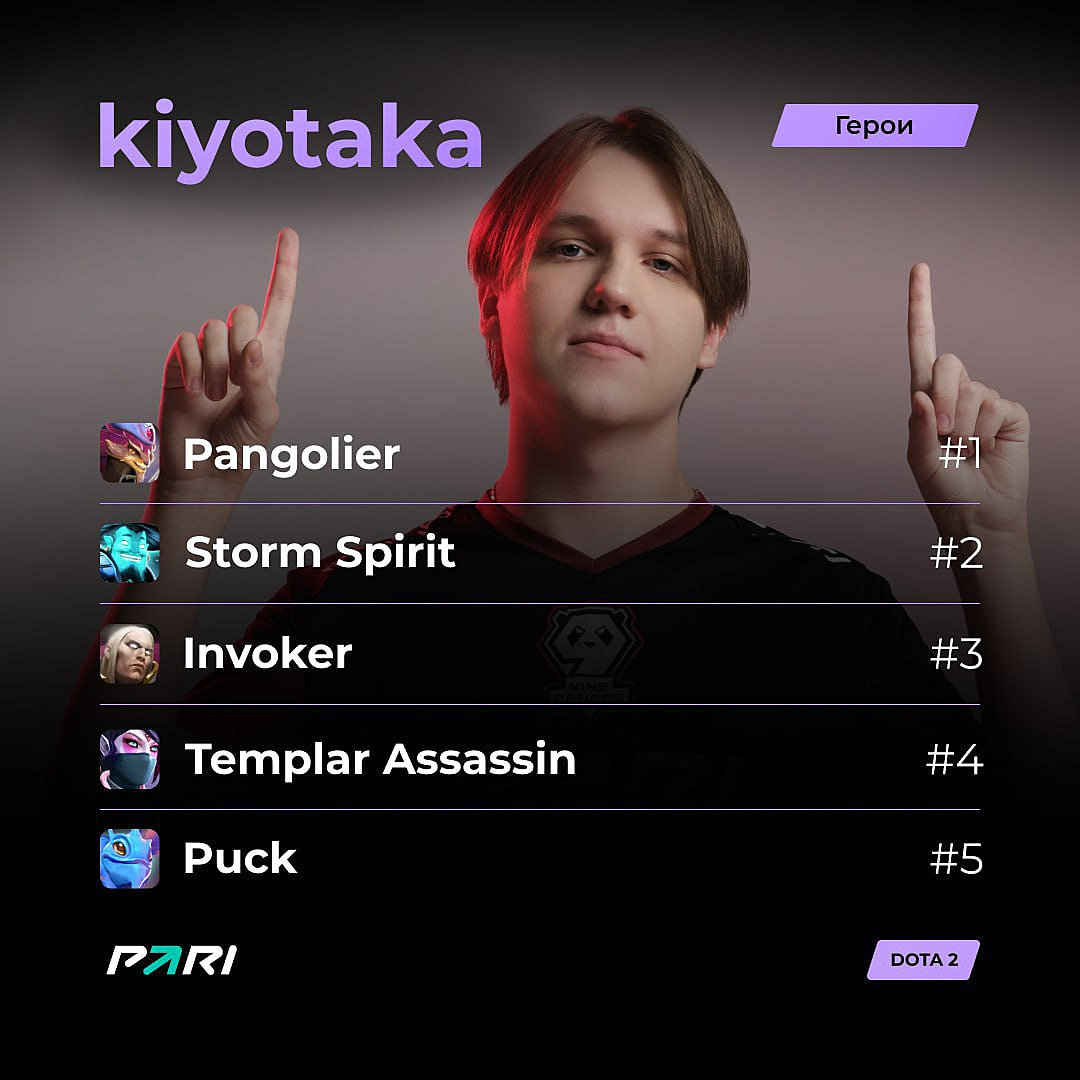Click the Invoker hero portrait
1080x1080 pixels.
tap(129, 654)
